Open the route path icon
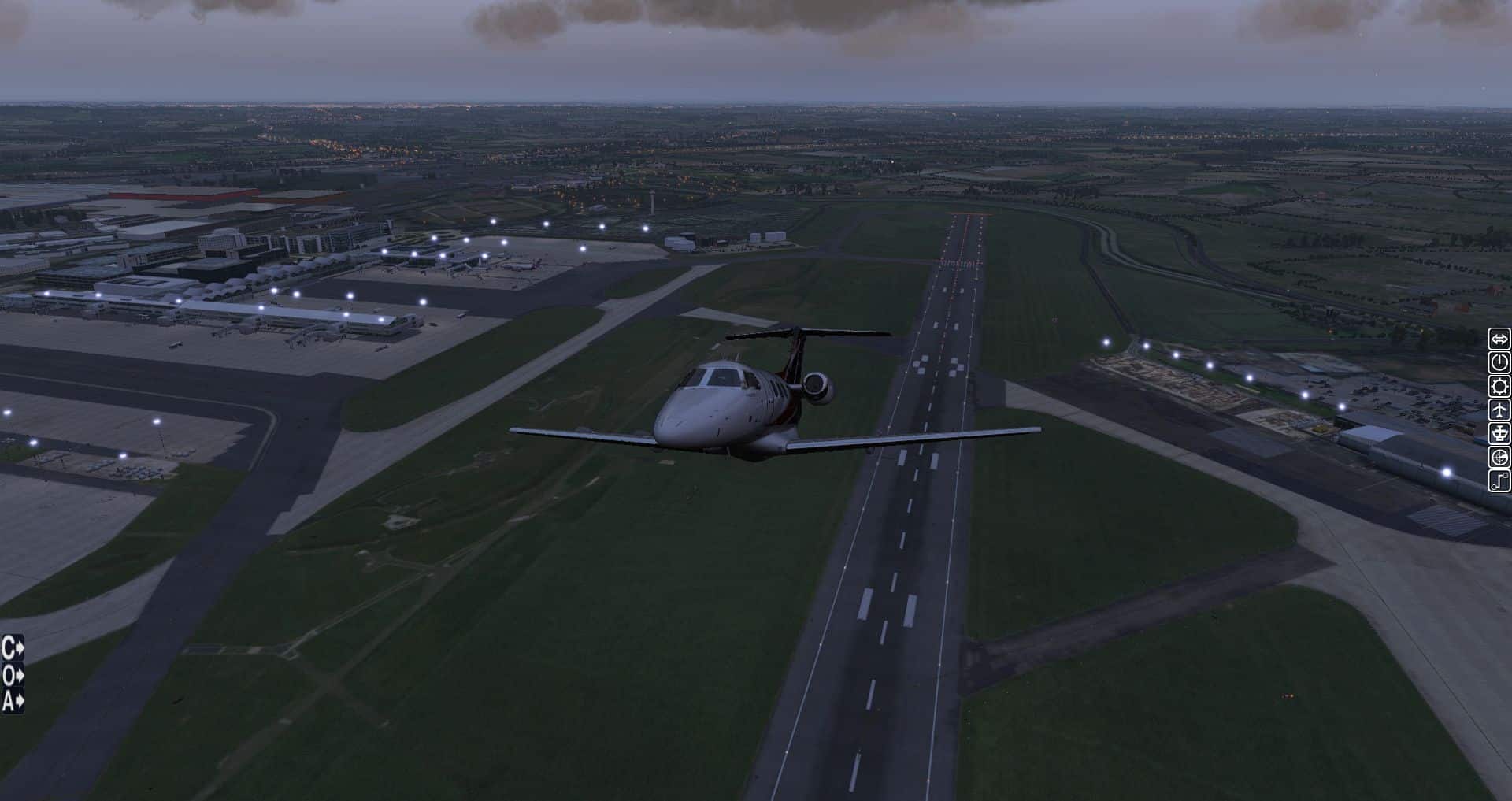The width and height of the screenshot is (1512, 801). (x=1499, y=481)
